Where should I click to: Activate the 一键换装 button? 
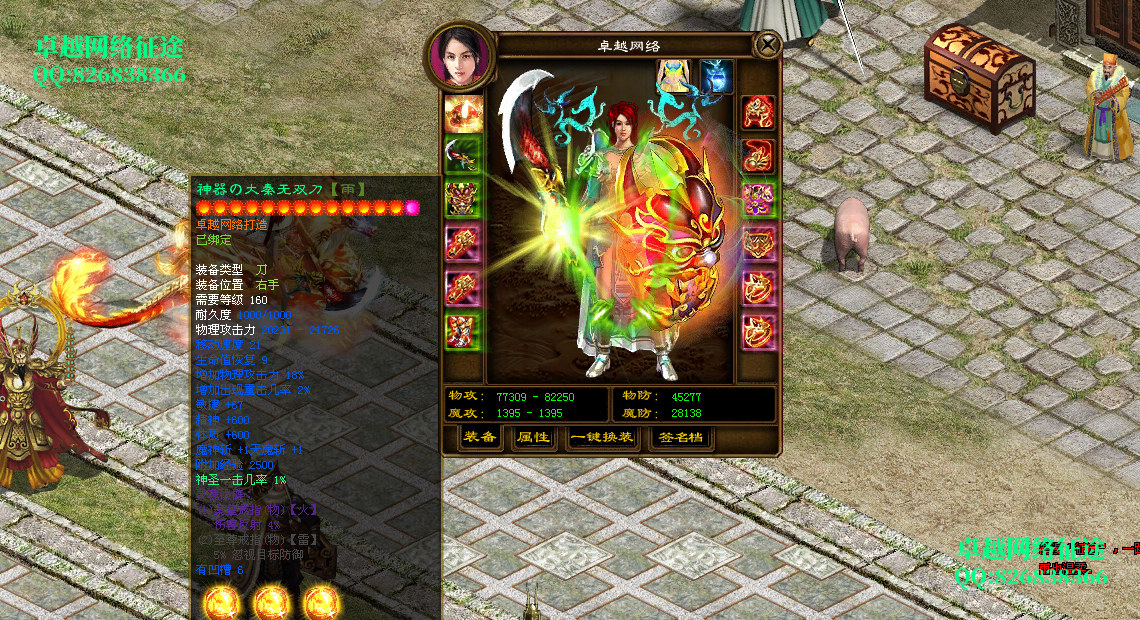602,437
